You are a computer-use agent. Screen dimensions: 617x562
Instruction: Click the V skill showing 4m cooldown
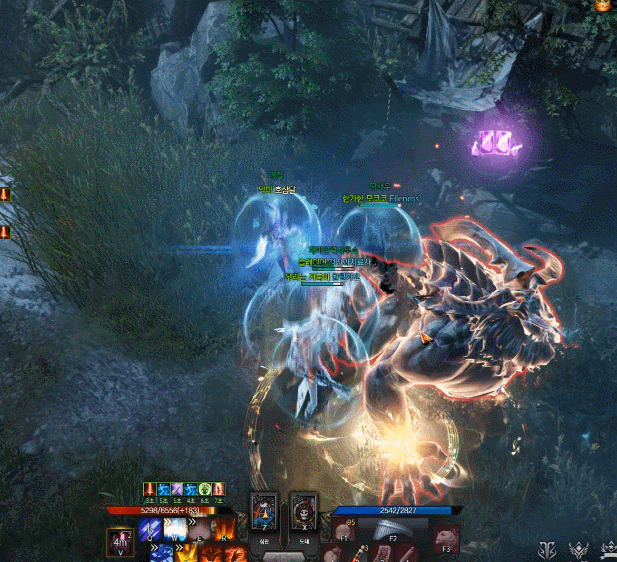pyautogui.click(x=122, y=542)
